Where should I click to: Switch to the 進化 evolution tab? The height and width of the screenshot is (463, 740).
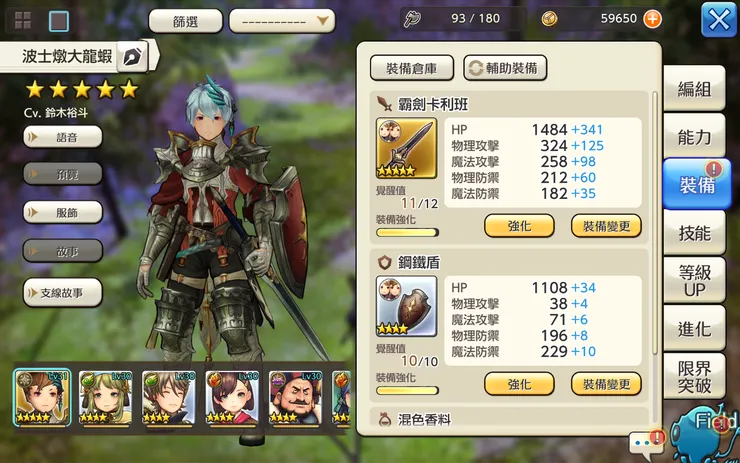[694, 329]
